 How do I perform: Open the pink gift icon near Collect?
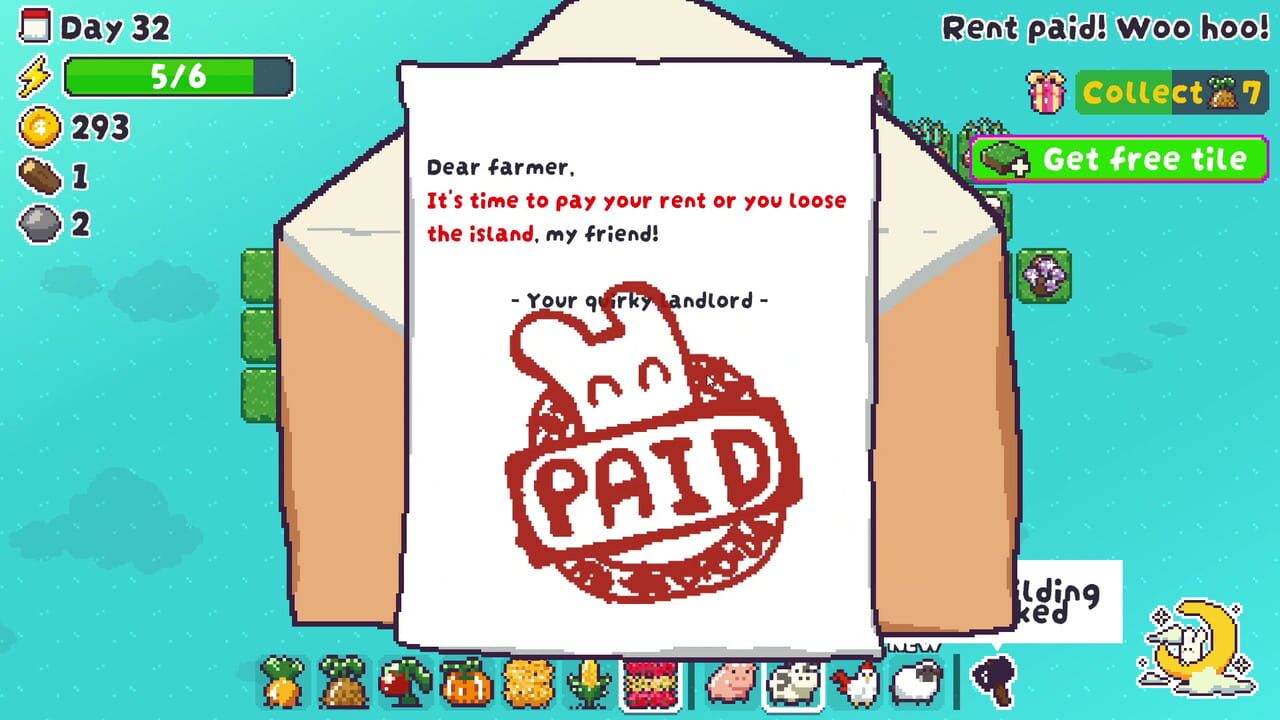1047,91
